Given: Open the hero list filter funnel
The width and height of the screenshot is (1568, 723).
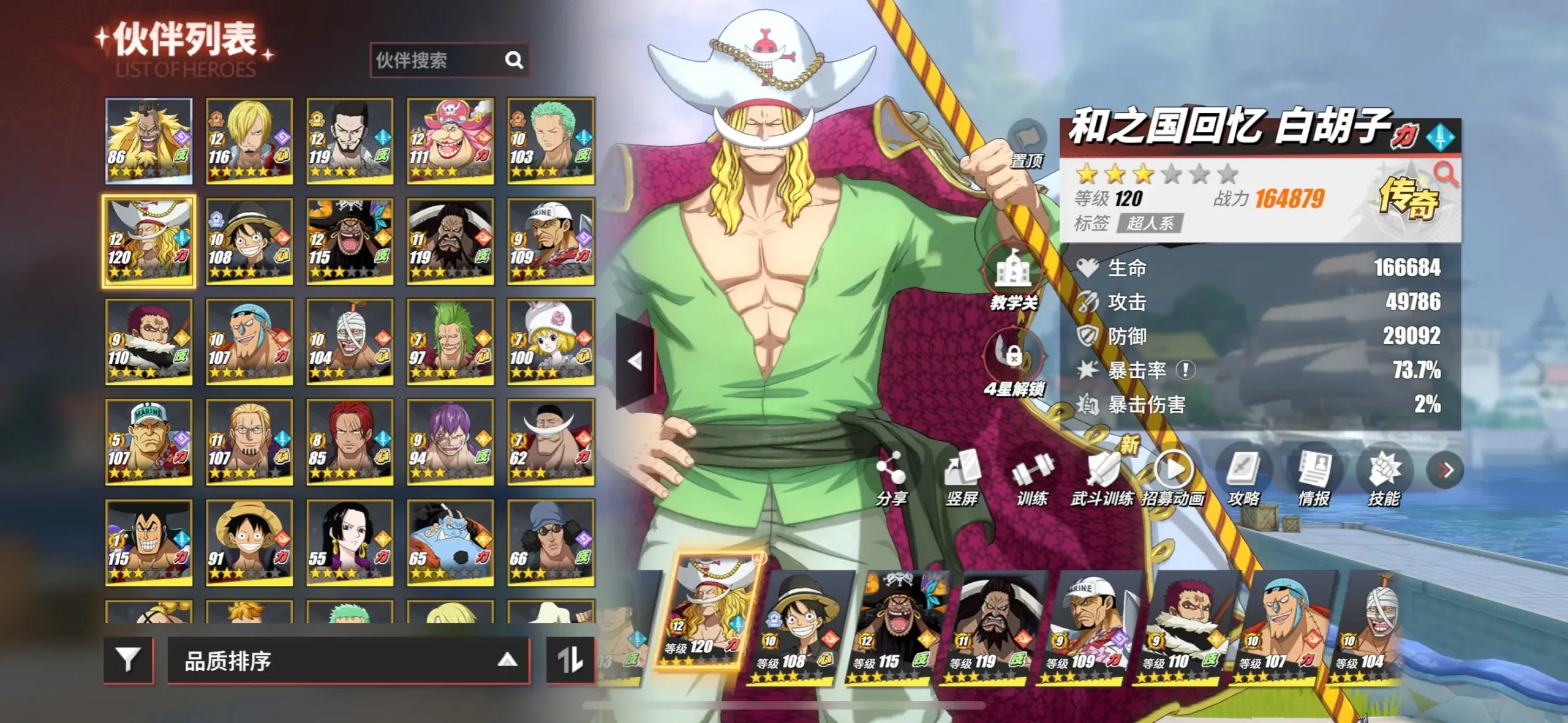Looking at the screenshot, I should coord(128,659).
